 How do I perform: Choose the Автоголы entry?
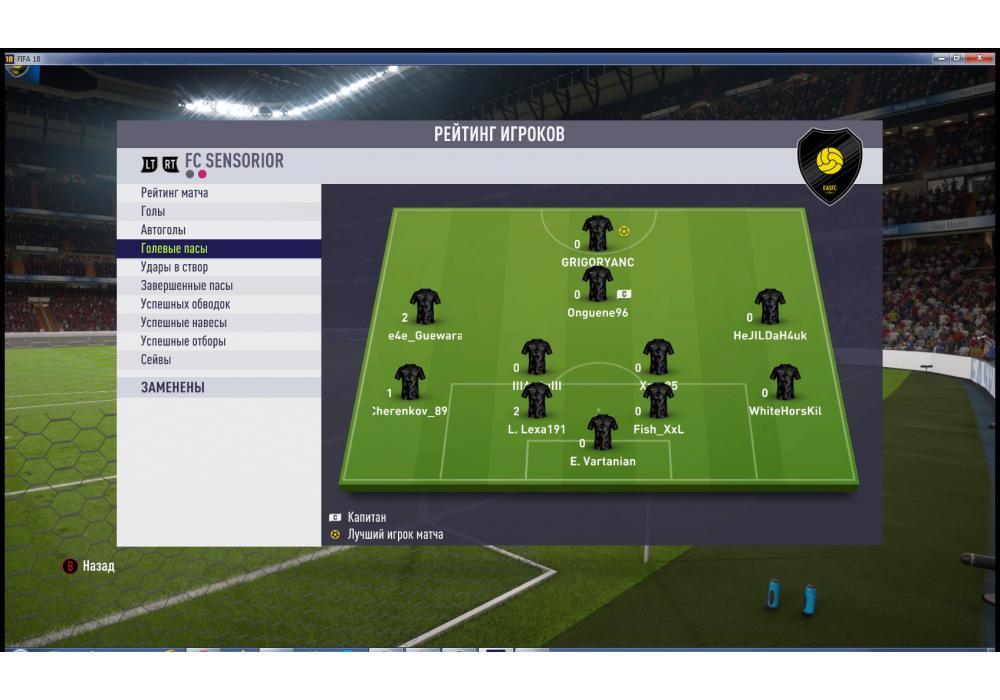pos(163,230)
